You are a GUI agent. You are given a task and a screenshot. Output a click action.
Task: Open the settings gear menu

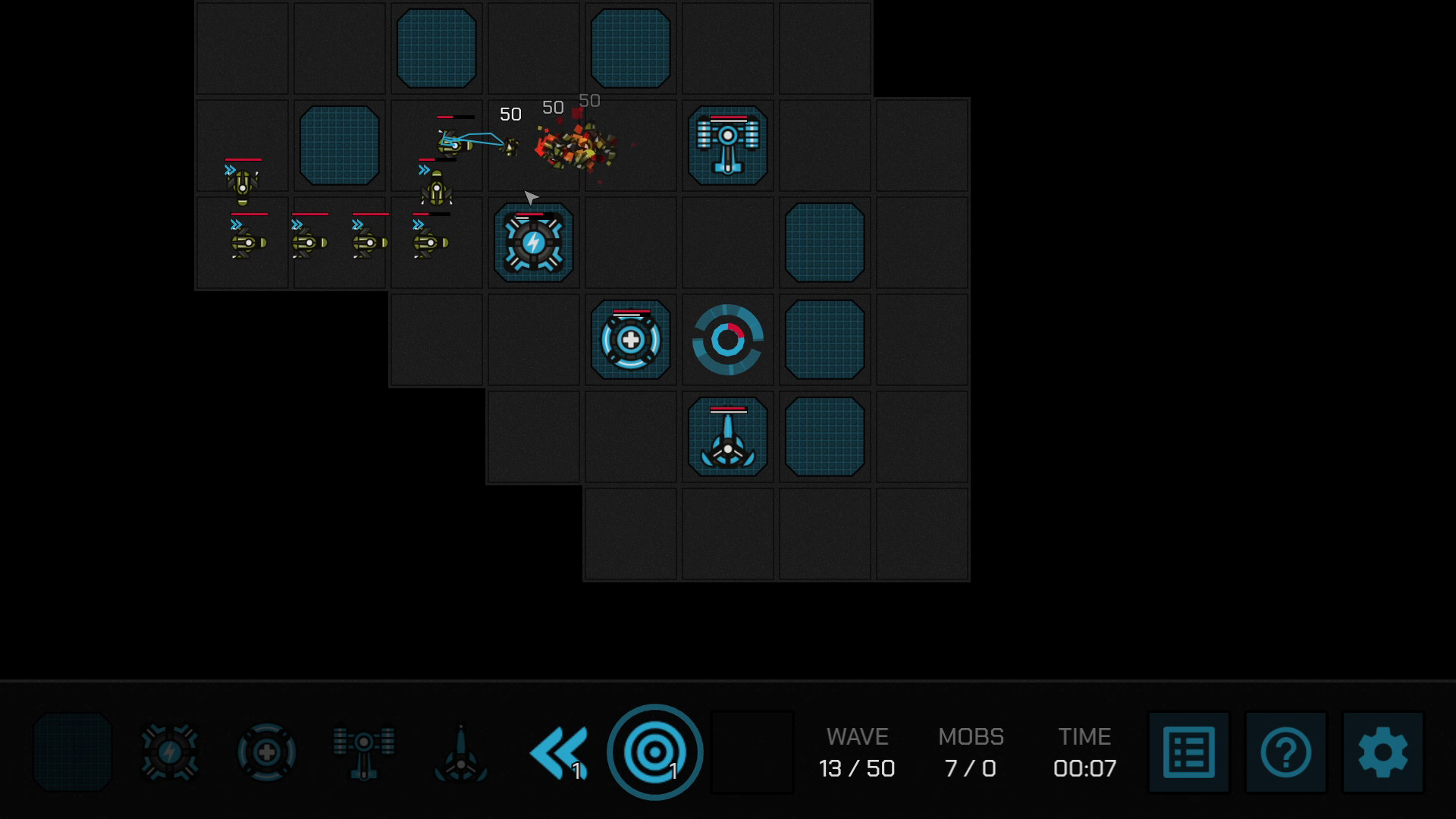[x=1383, y=752]
